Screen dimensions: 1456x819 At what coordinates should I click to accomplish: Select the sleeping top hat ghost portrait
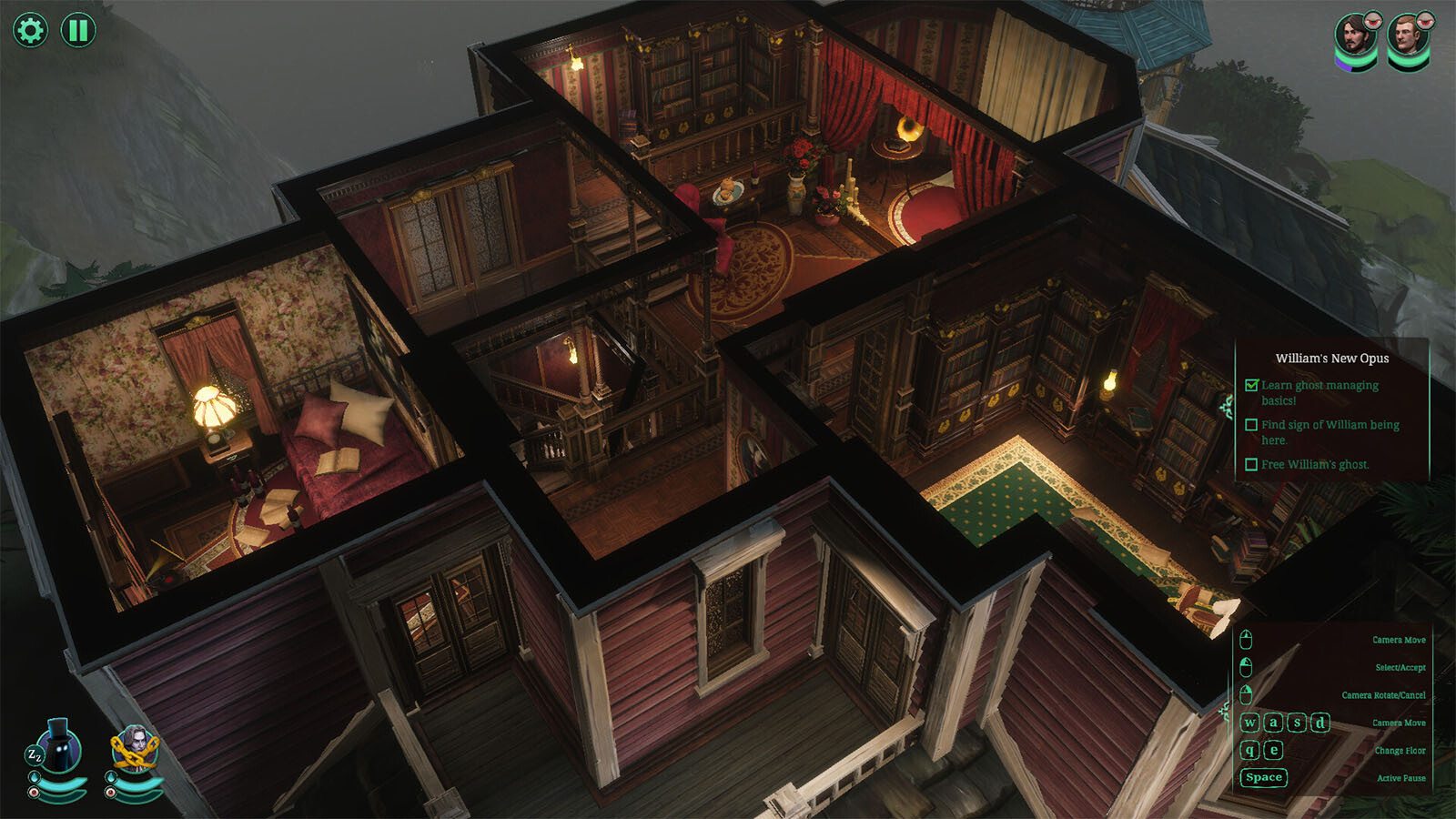coord(58,748)
